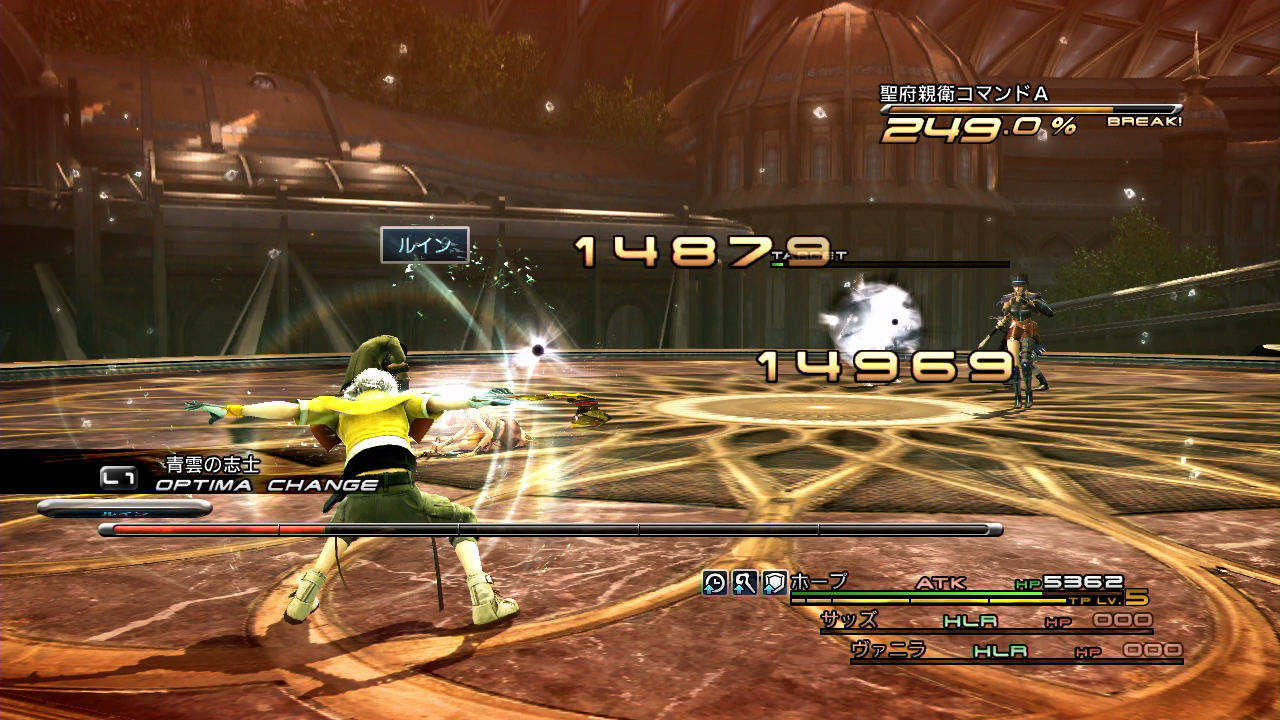Select party member サッズ in the party list
Viewport: 1280px width, 720px height.
point(849,619)
